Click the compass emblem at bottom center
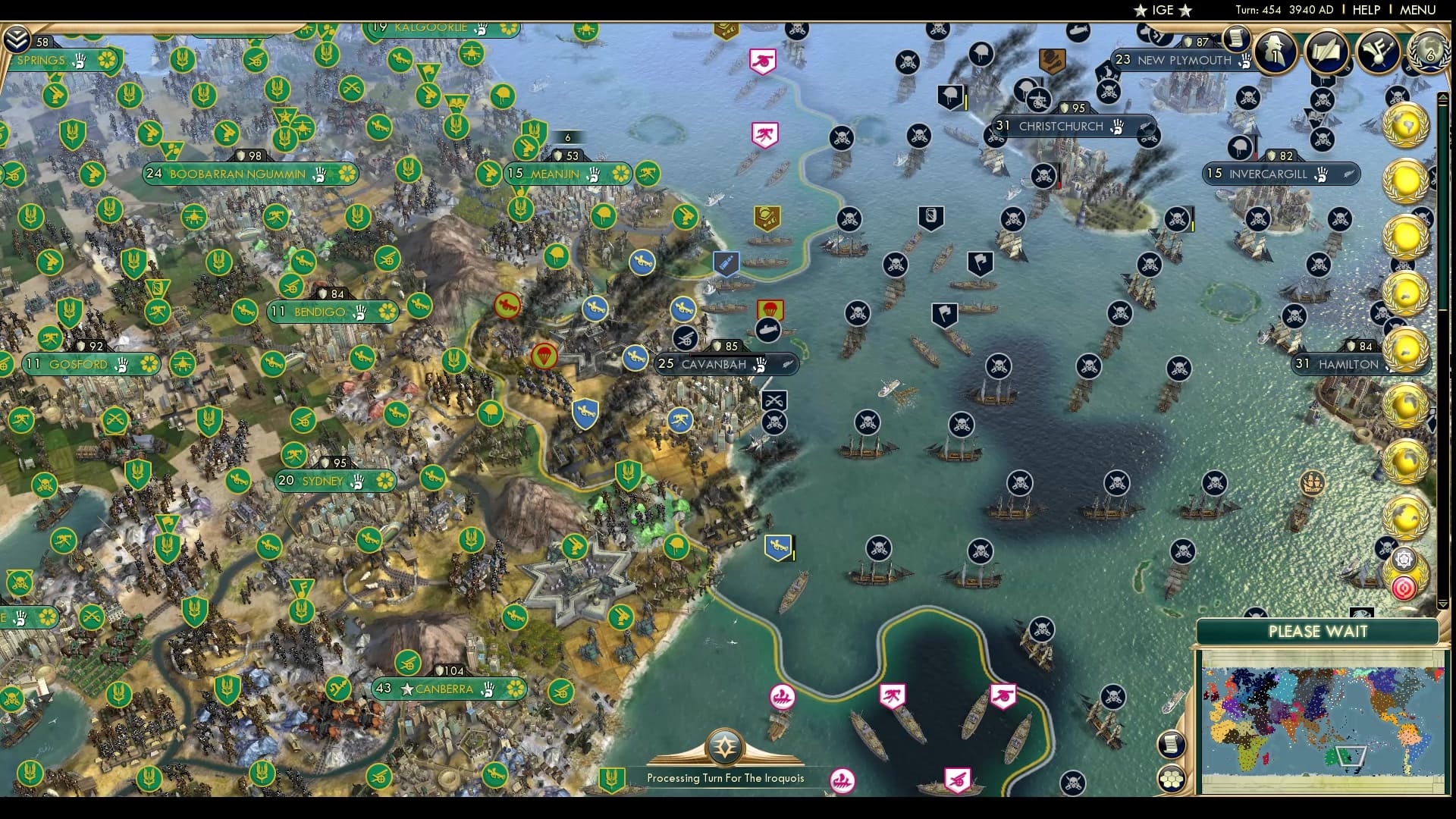1456x819 pixels. coord(724,747)
